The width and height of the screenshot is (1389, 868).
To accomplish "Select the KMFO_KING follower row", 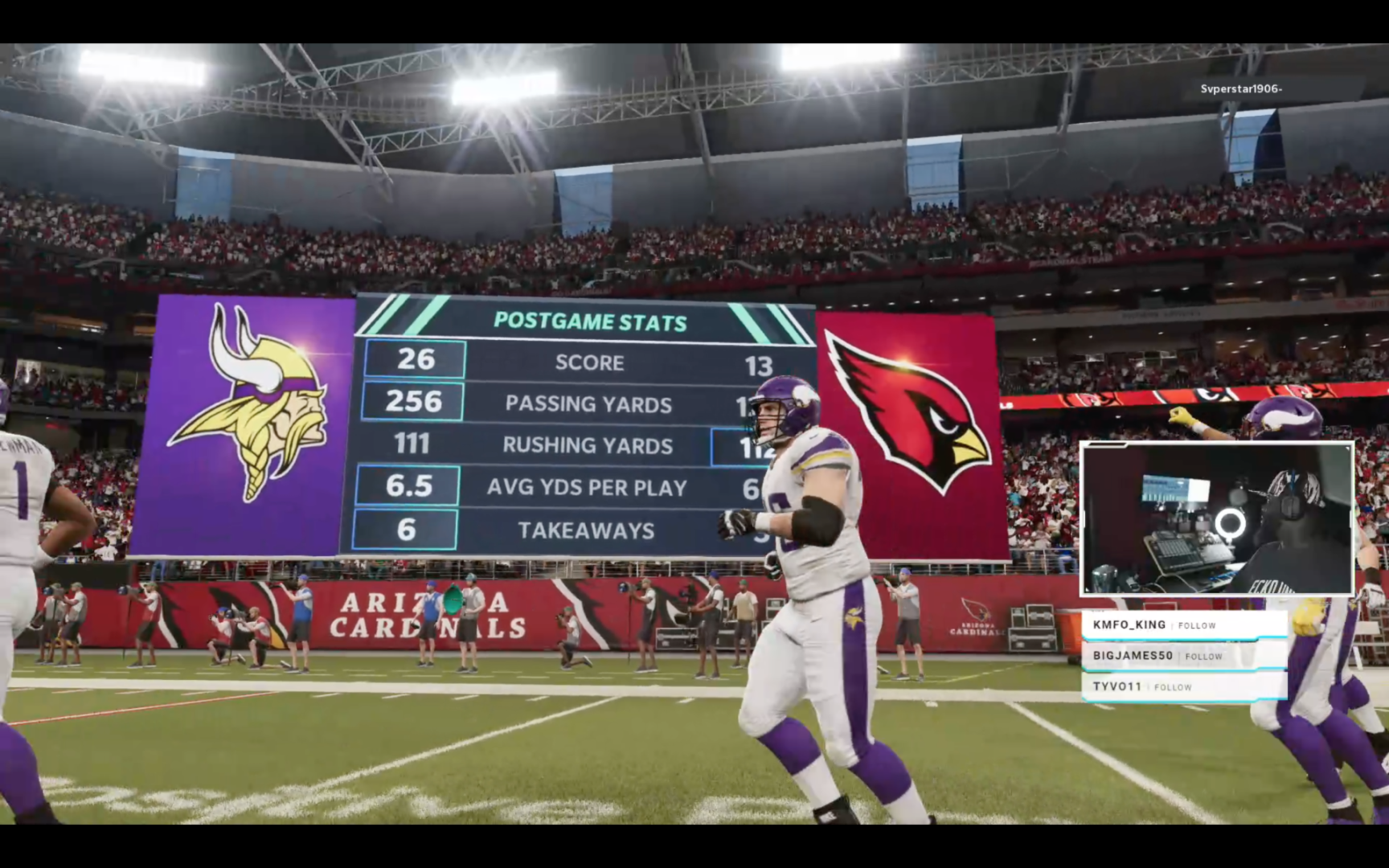I will (x=1183, y=625).
